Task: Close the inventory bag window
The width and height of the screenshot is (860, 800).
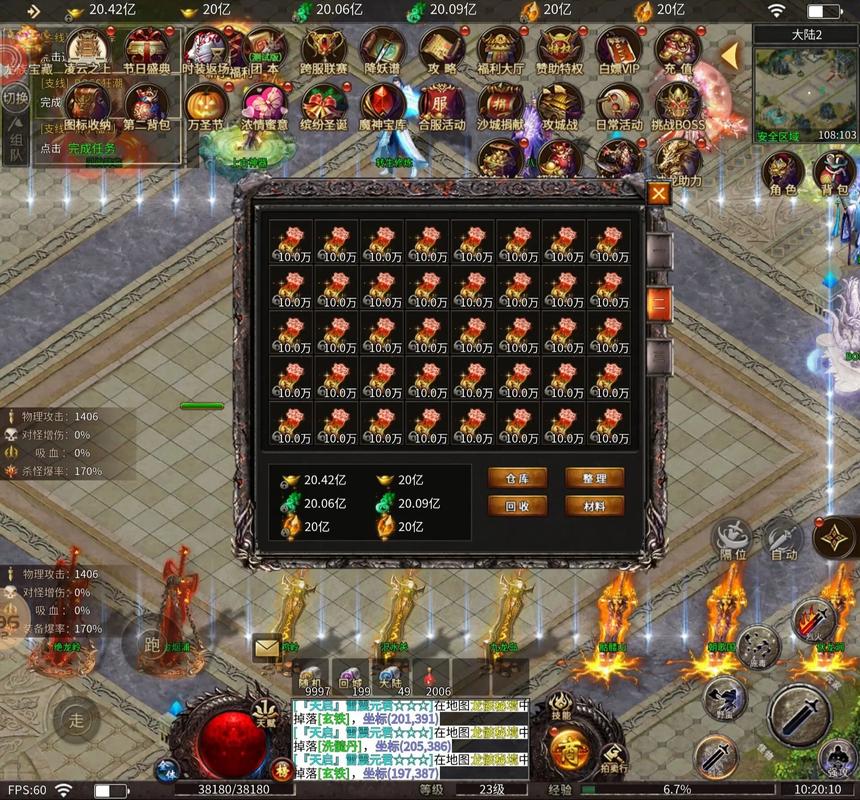Action: pyautogui.click(x=658, y=193)
